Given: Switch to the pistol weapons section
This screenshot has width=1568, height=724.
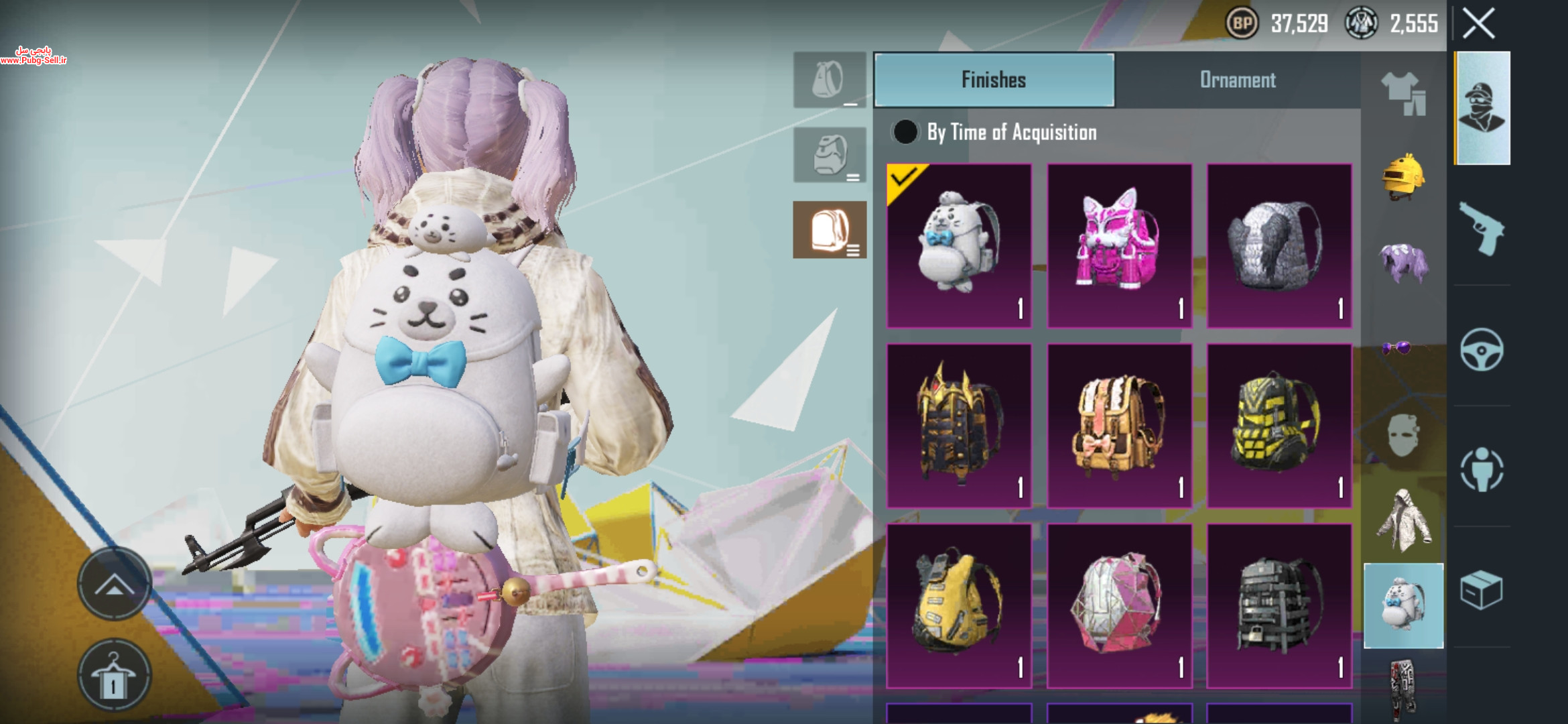Looking at the screenshot, I should (1482, 229).
